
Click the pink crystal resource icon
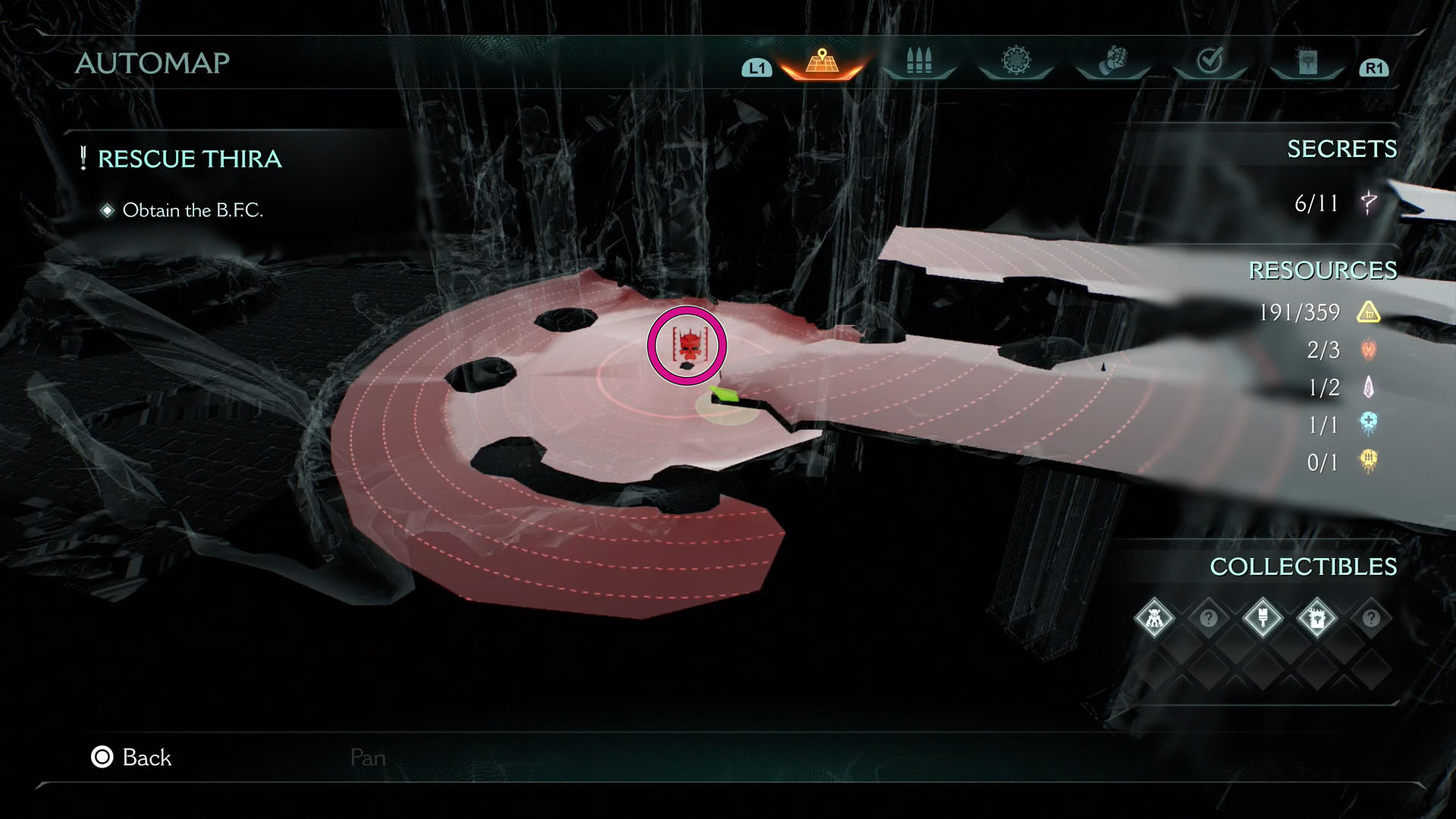point(1370,388)
